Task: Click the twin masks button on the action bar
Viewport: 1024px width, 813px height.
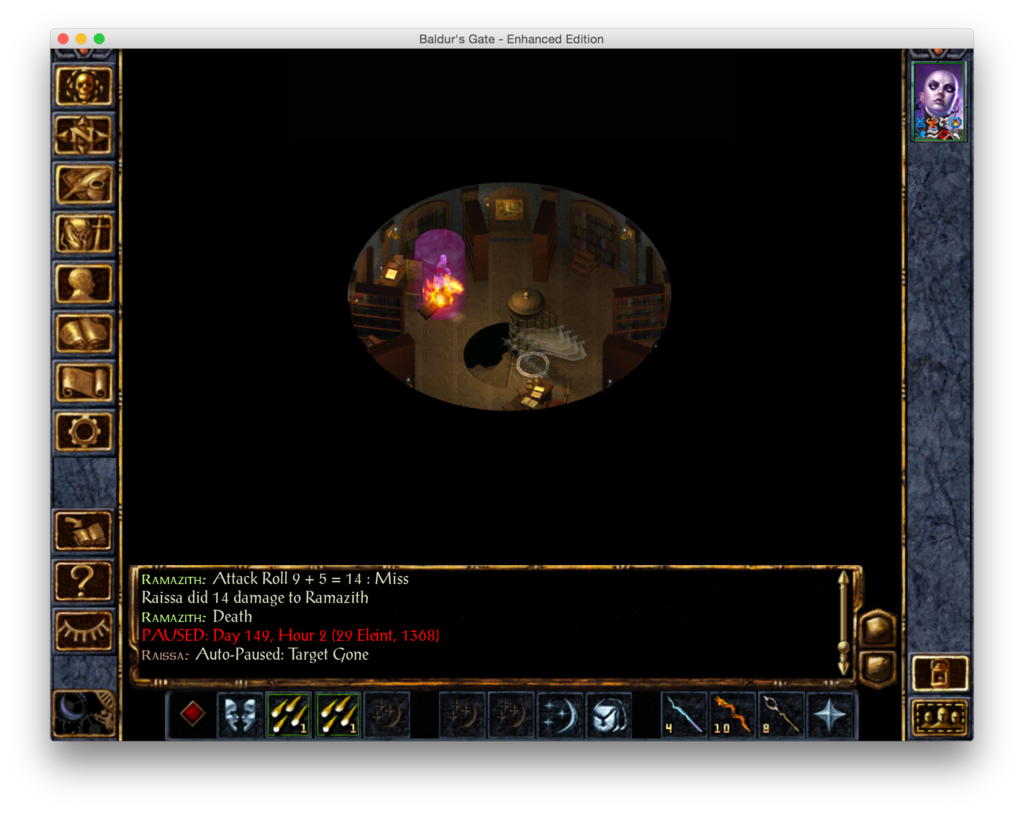Action: click(x=240, y=715)
